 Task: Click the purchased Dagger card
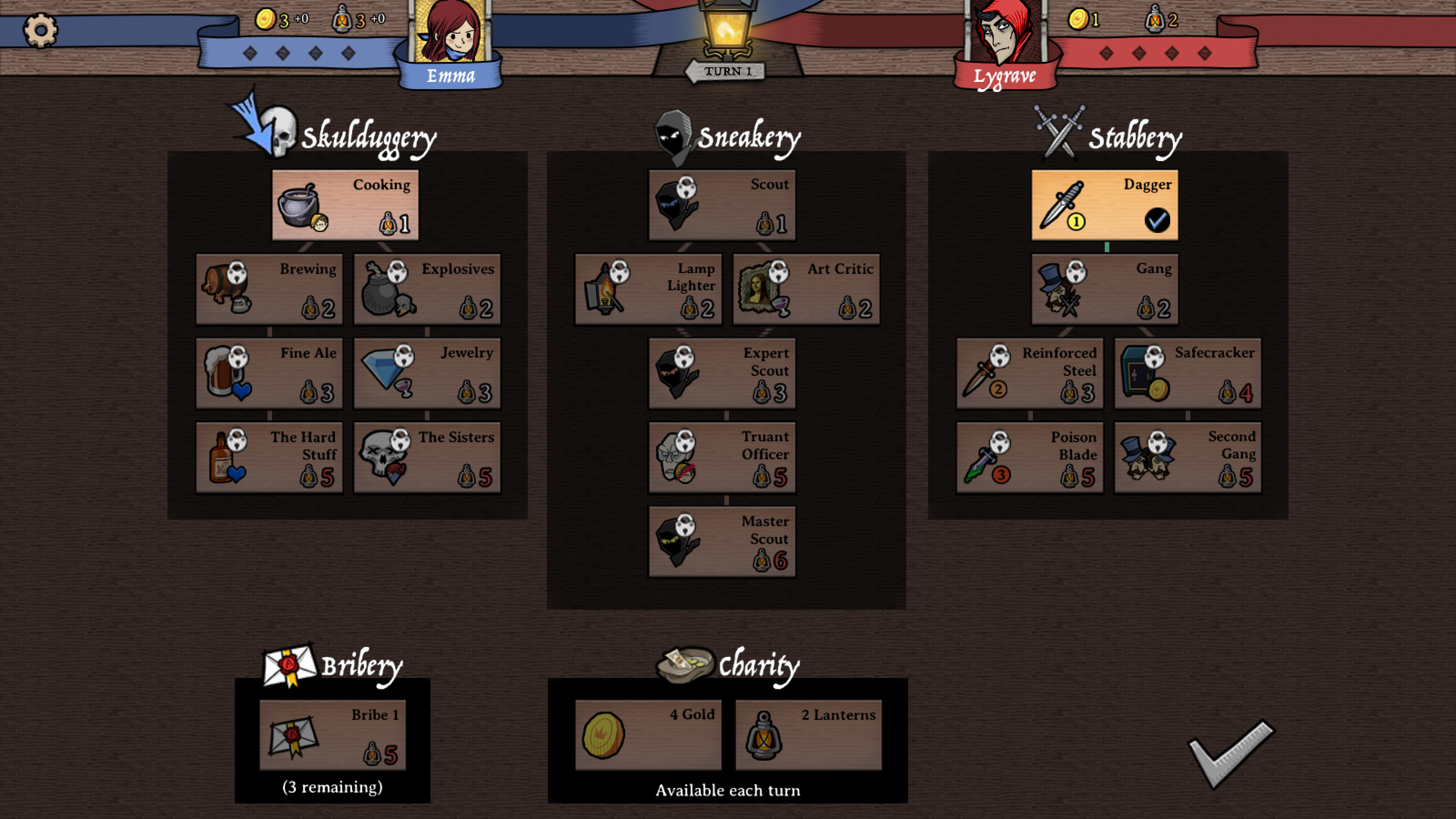pyautogui.click(x=1104, y=205)
